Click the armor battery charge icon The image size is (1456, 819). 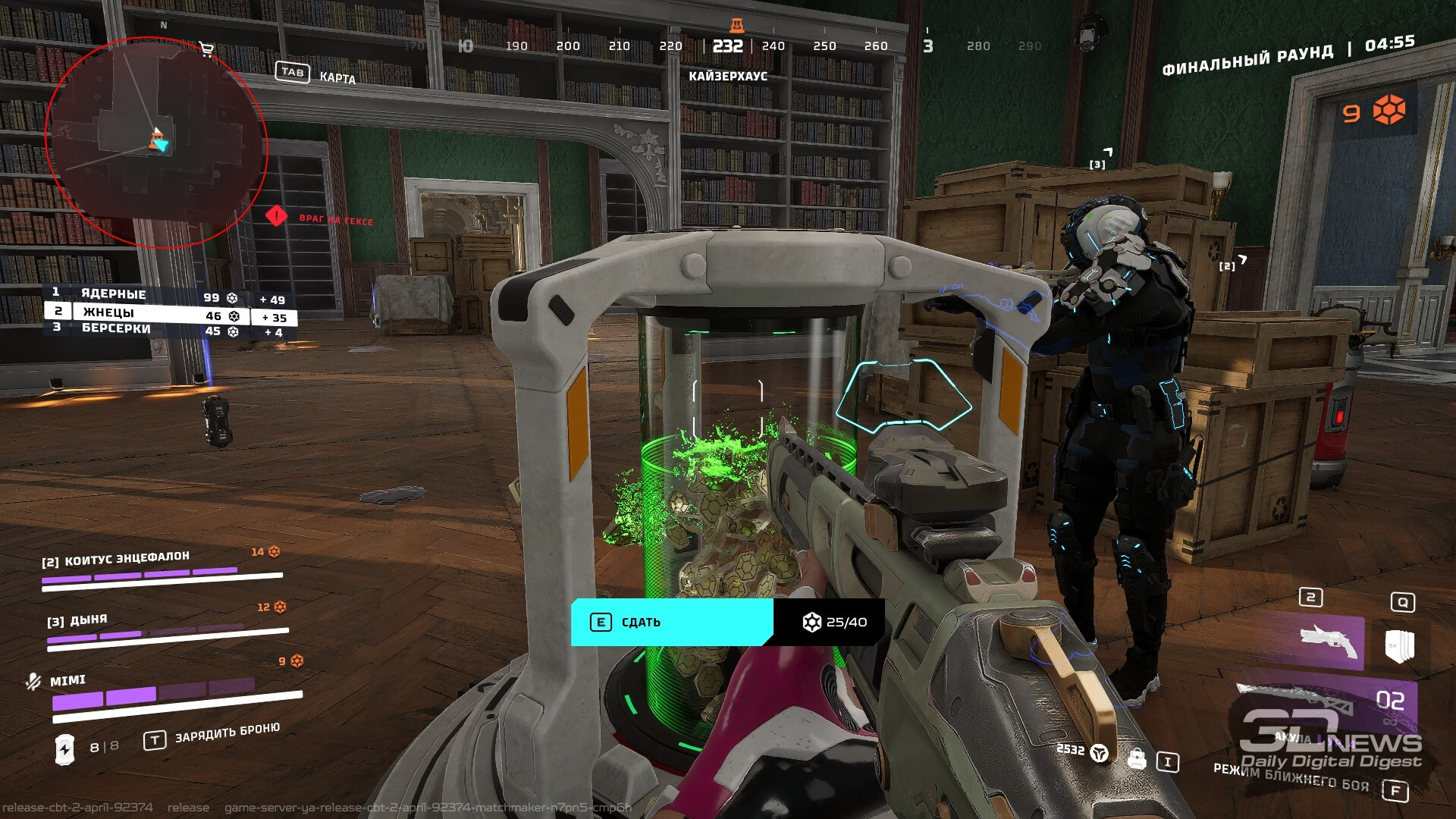click(65, 748)
